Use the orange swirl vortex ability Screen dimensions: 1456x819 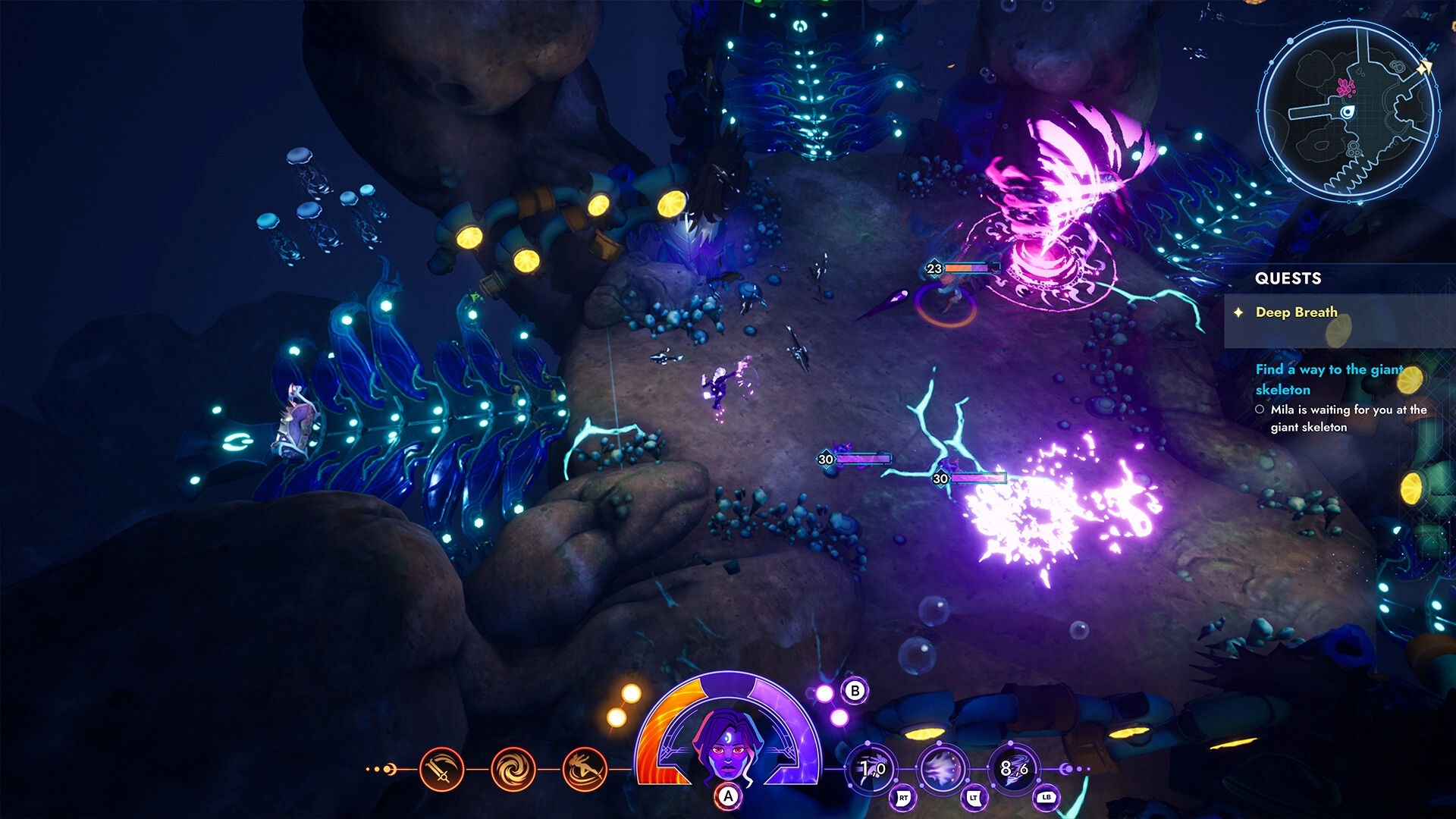513,770
